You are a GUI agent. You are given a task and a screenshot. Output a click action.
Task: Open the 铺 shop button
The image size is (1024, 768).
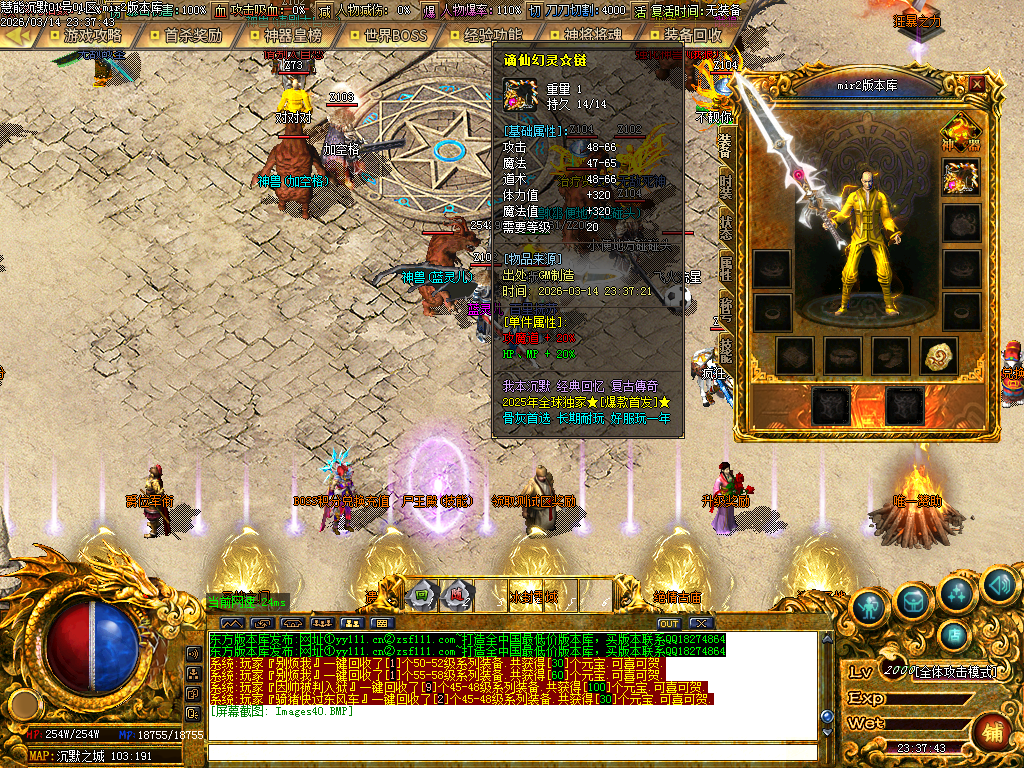991,730
